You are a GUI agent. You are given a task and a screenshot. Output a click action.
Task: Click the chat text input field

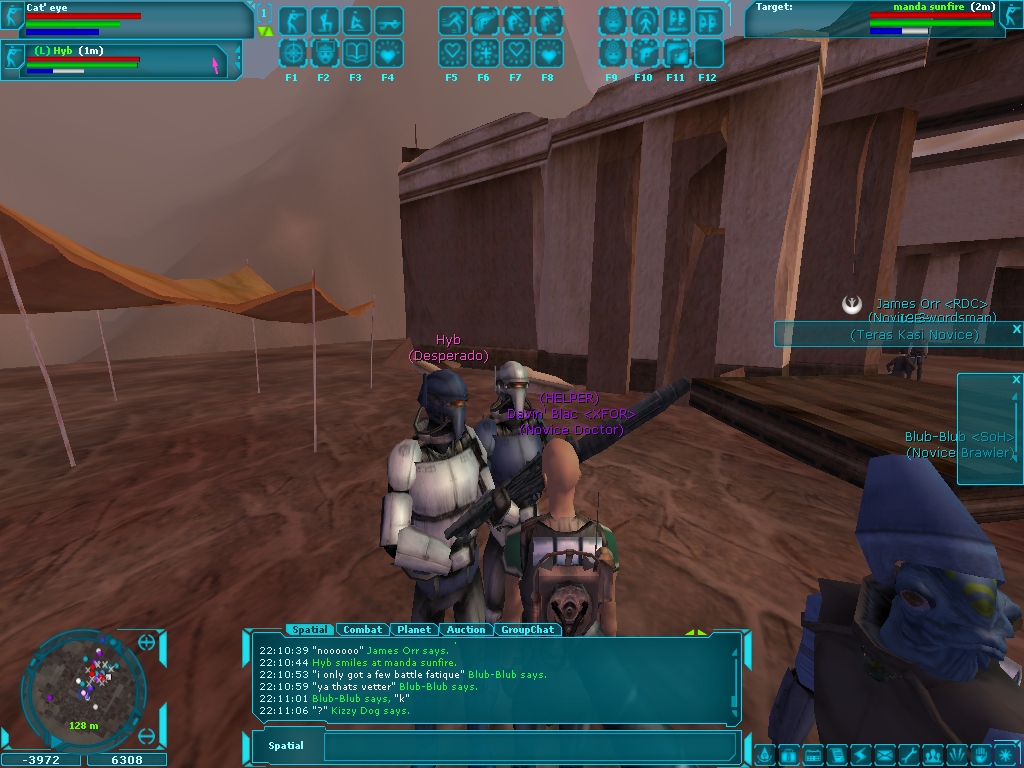(x=530, y=746)
